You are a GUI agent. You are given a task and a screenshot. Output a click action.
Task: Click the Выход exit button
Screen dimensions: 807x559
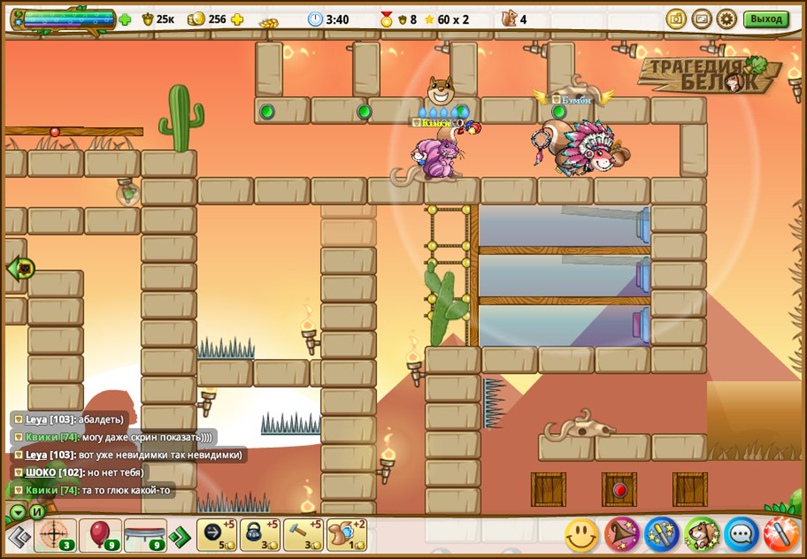pos(766,19)
